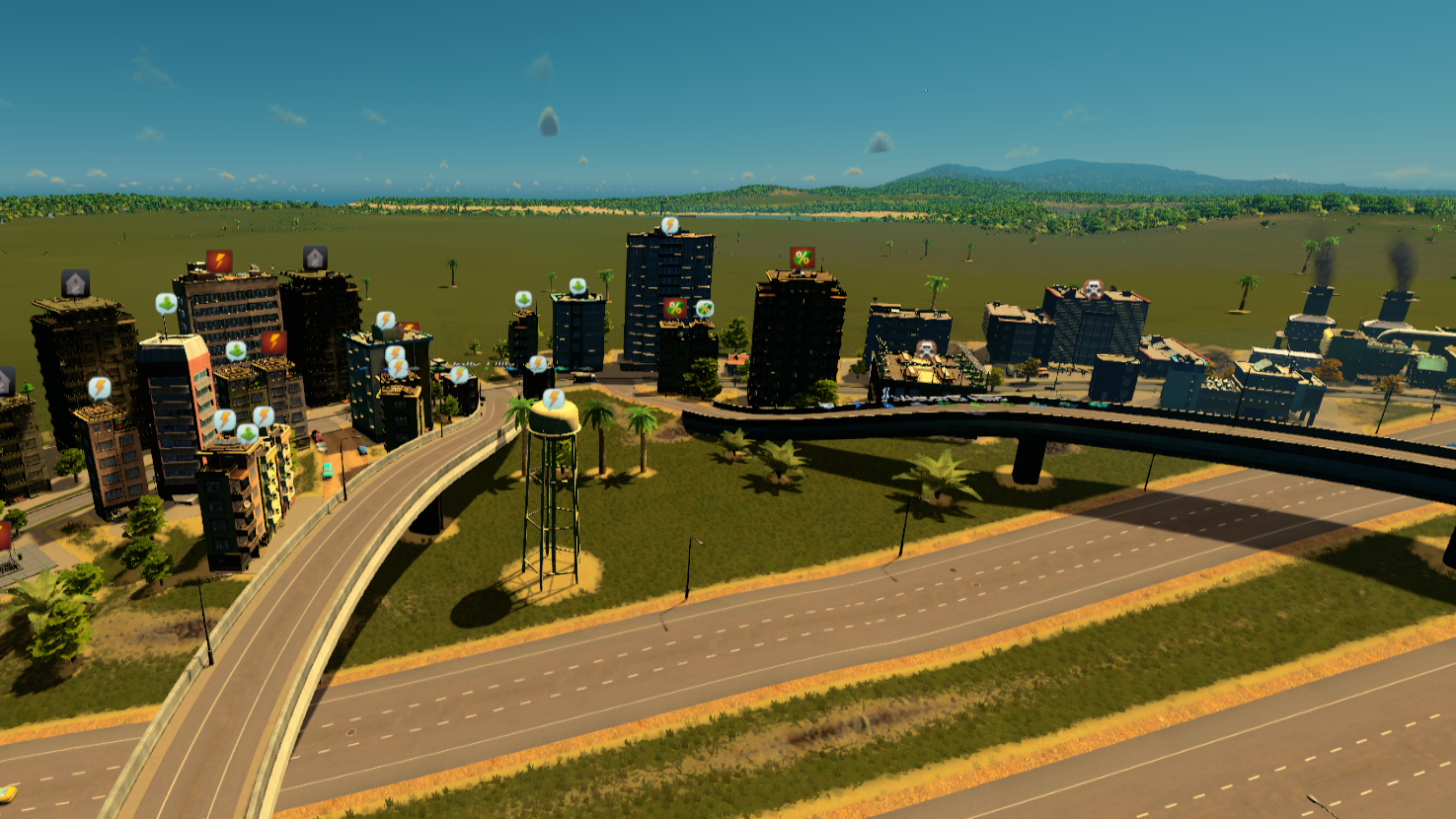Click a green down-arrow notification bubble on the blue tower
The width and height of the screenshot is (1456, 819).
576,285
